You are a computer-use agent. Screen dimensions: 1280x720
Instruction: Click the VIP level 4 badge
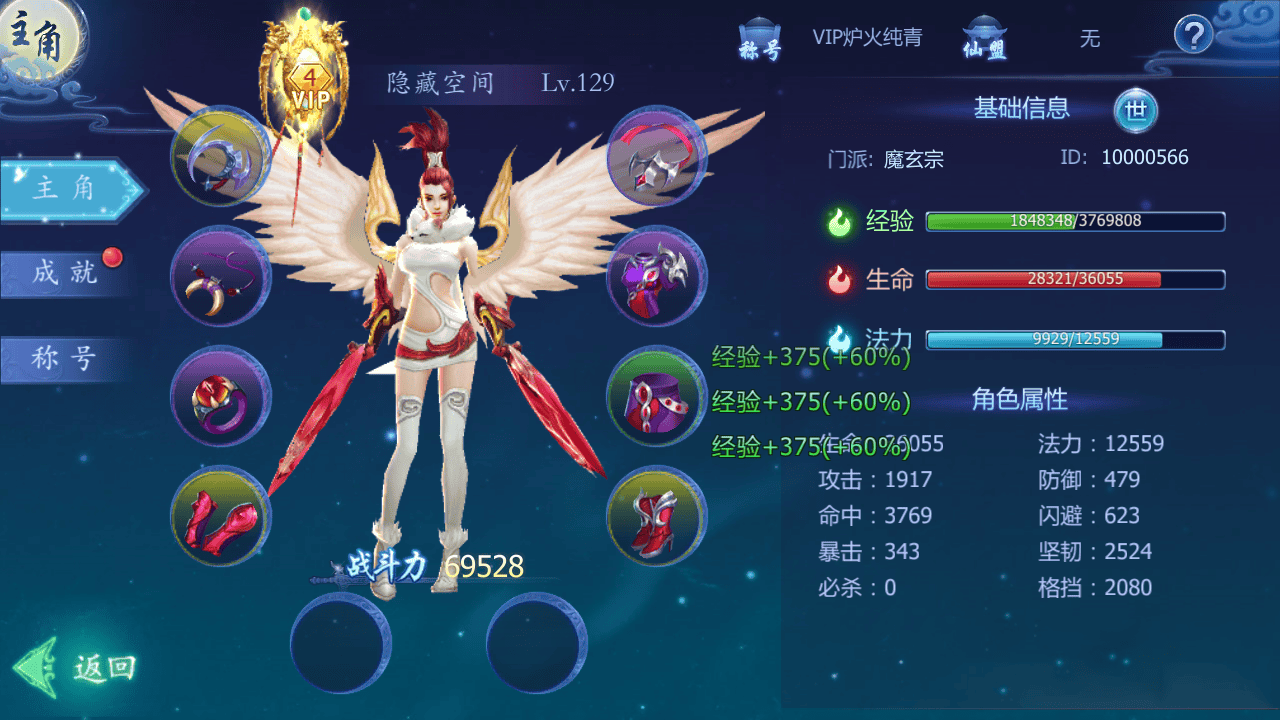point(310,80)
